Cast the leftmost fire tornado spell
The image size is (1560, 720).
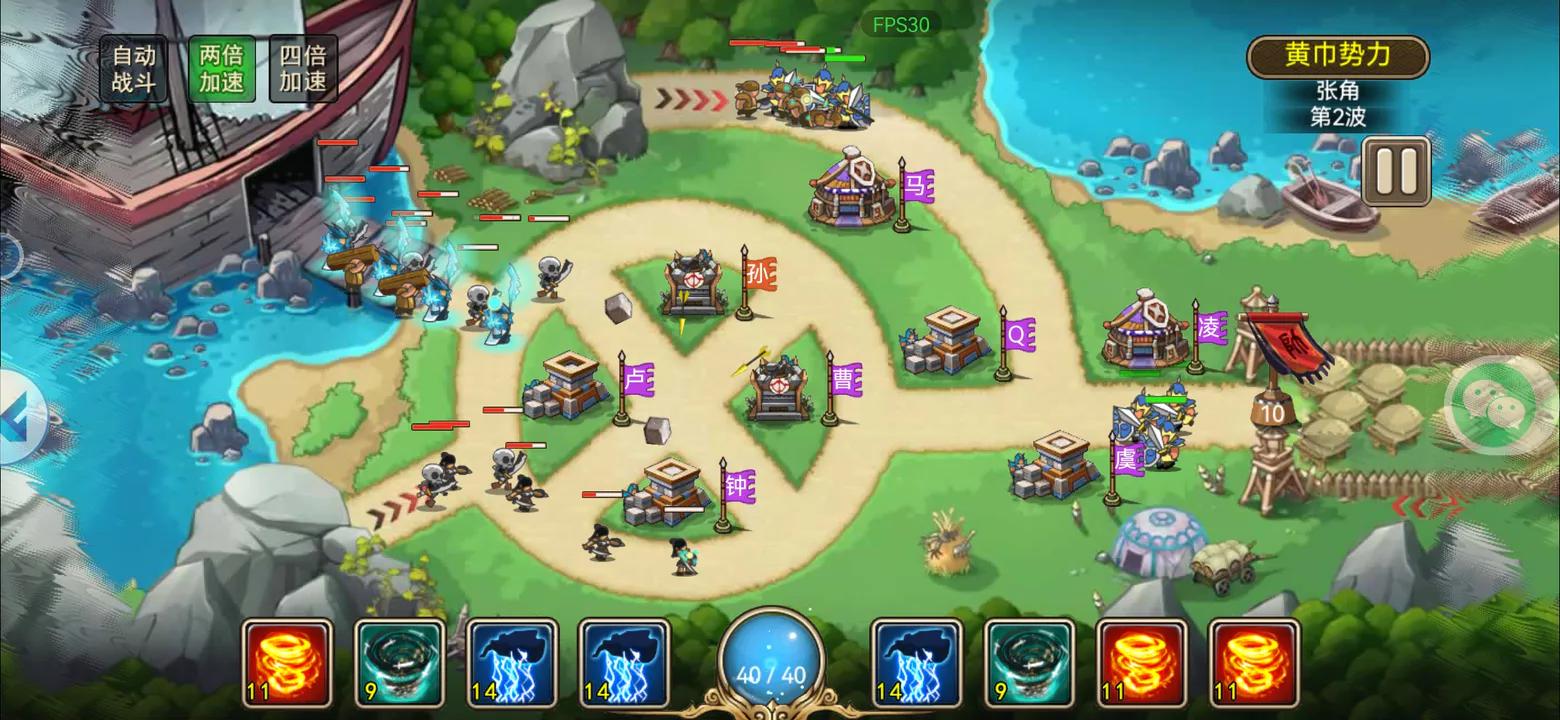[287, 660]
